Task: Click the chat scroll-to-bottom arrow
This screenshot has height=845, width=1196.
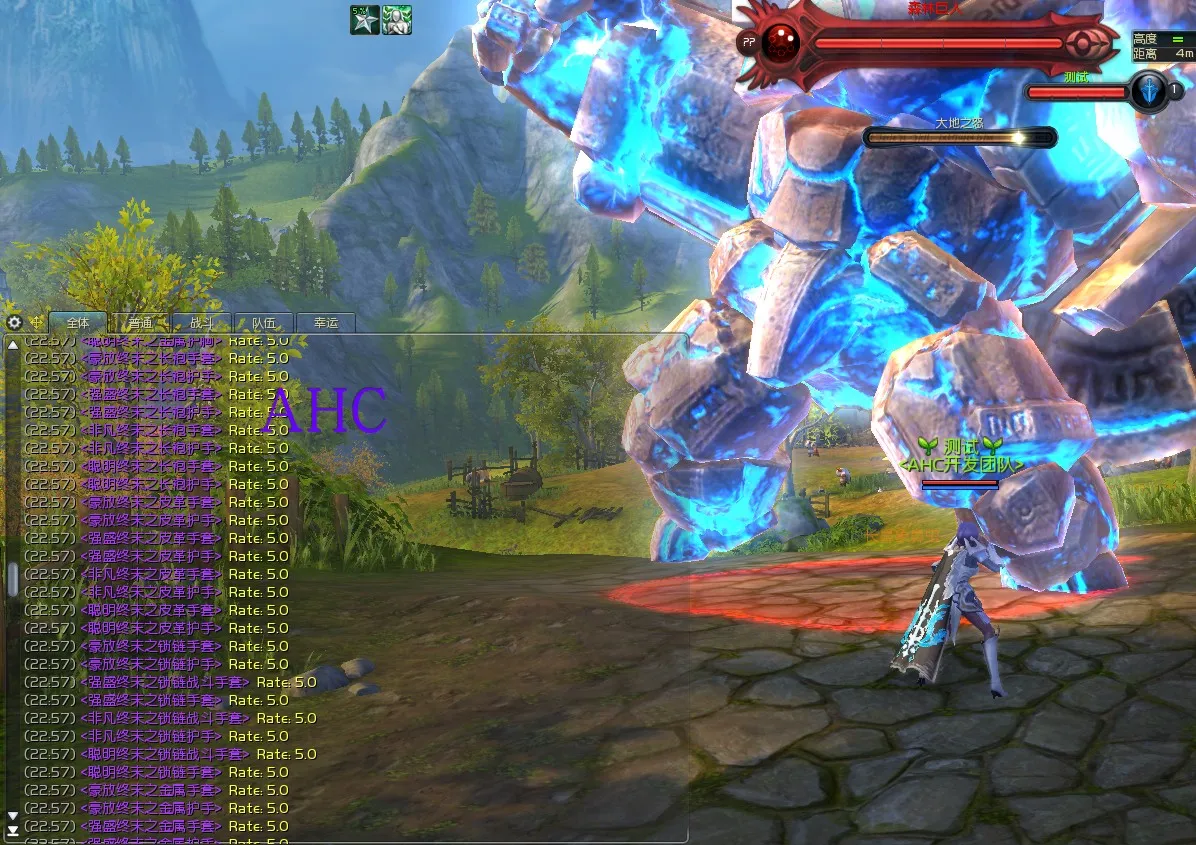Action: tap(12, 830)
